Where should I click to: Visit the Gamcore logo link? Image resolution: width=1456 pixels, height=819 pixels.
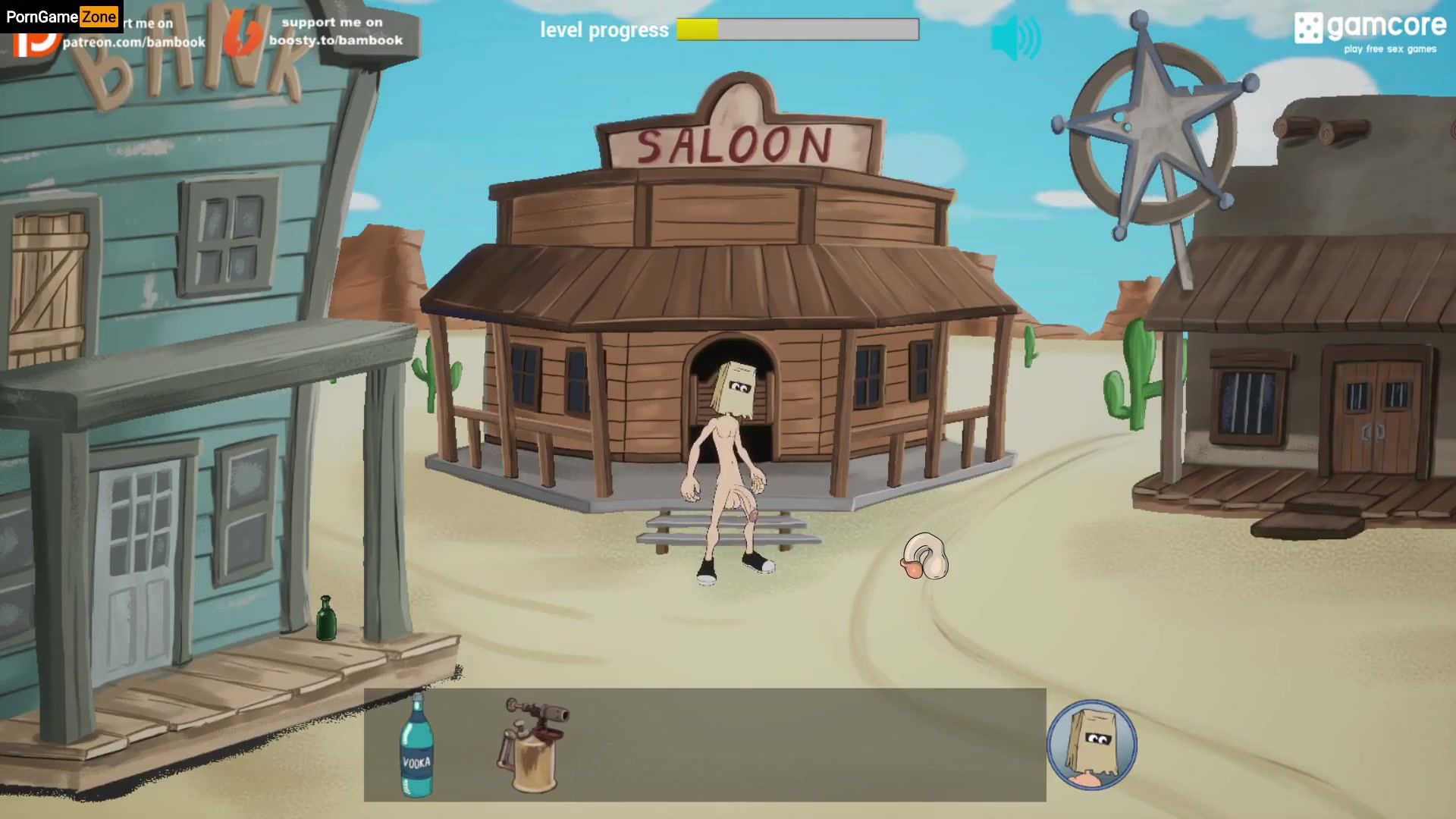(1370, 32)
